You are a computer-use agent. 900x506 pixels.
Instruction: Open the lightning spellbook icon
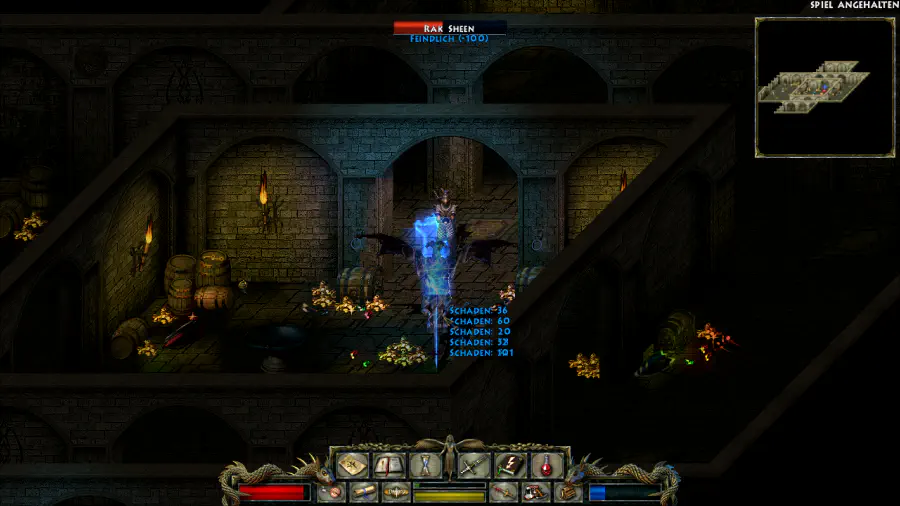pyautogui.click(x=509, y=465)
